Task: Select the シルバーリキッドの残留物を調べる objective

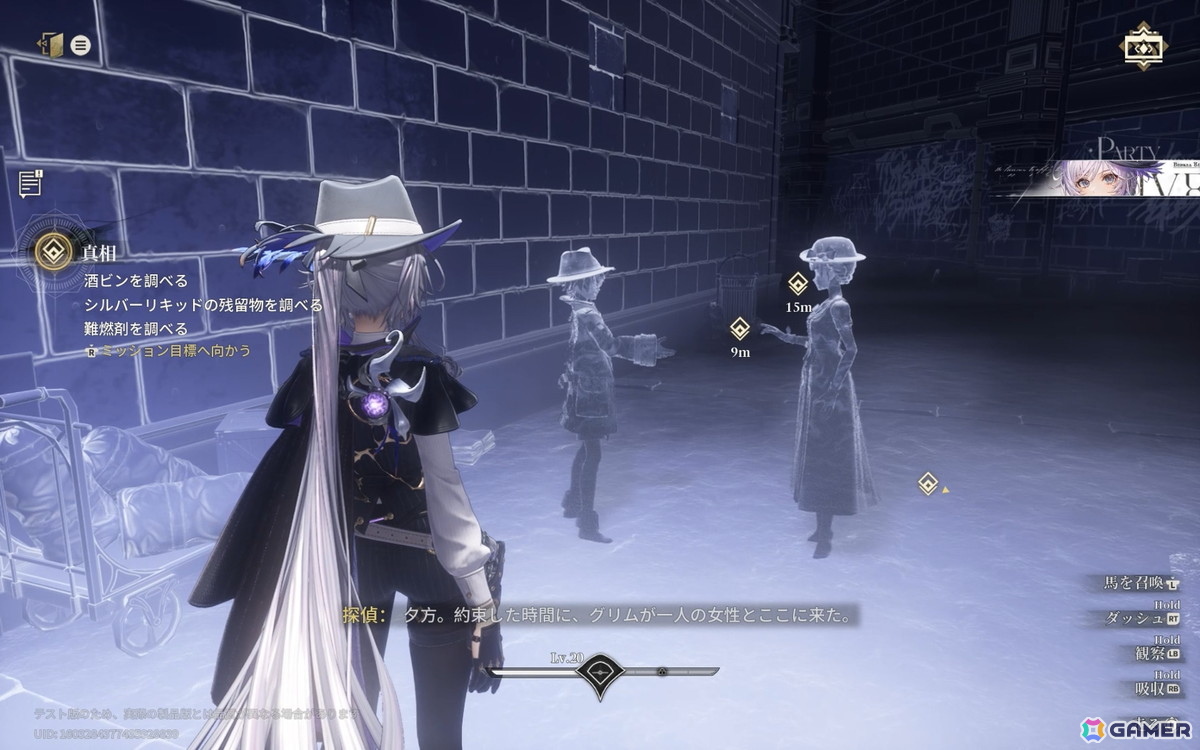Action: pyautogui.click(x=203, y=304)
